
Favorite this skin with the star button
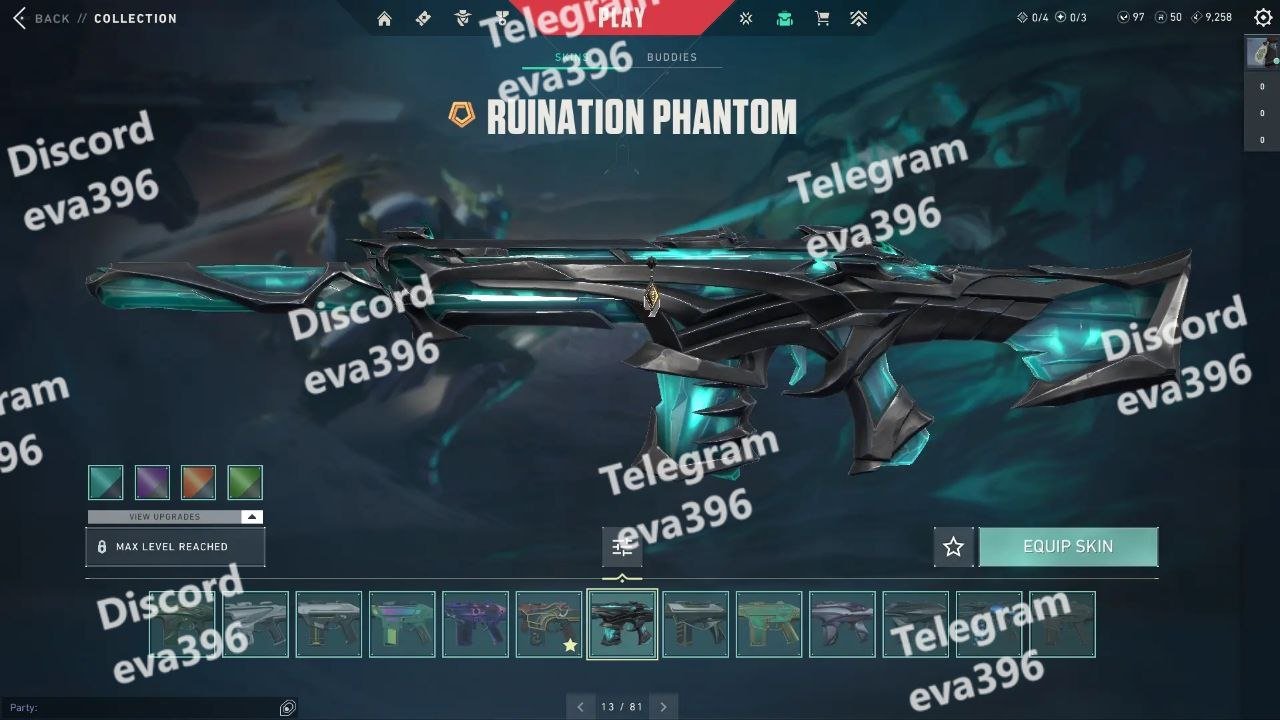pyautogui.click(x=953, y=547)
